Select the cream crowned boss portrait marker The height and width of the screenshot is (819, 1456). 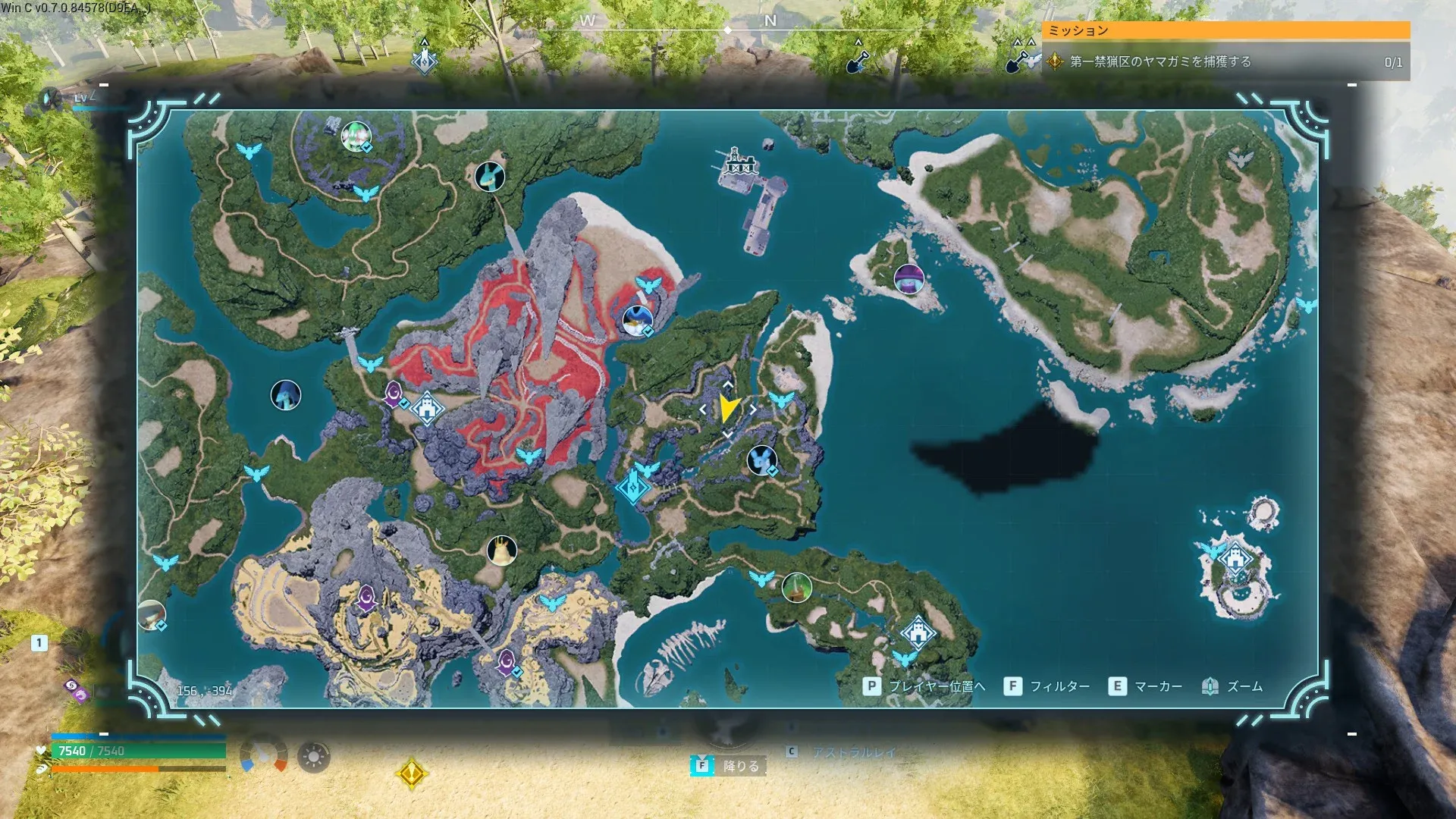(501, 551)
